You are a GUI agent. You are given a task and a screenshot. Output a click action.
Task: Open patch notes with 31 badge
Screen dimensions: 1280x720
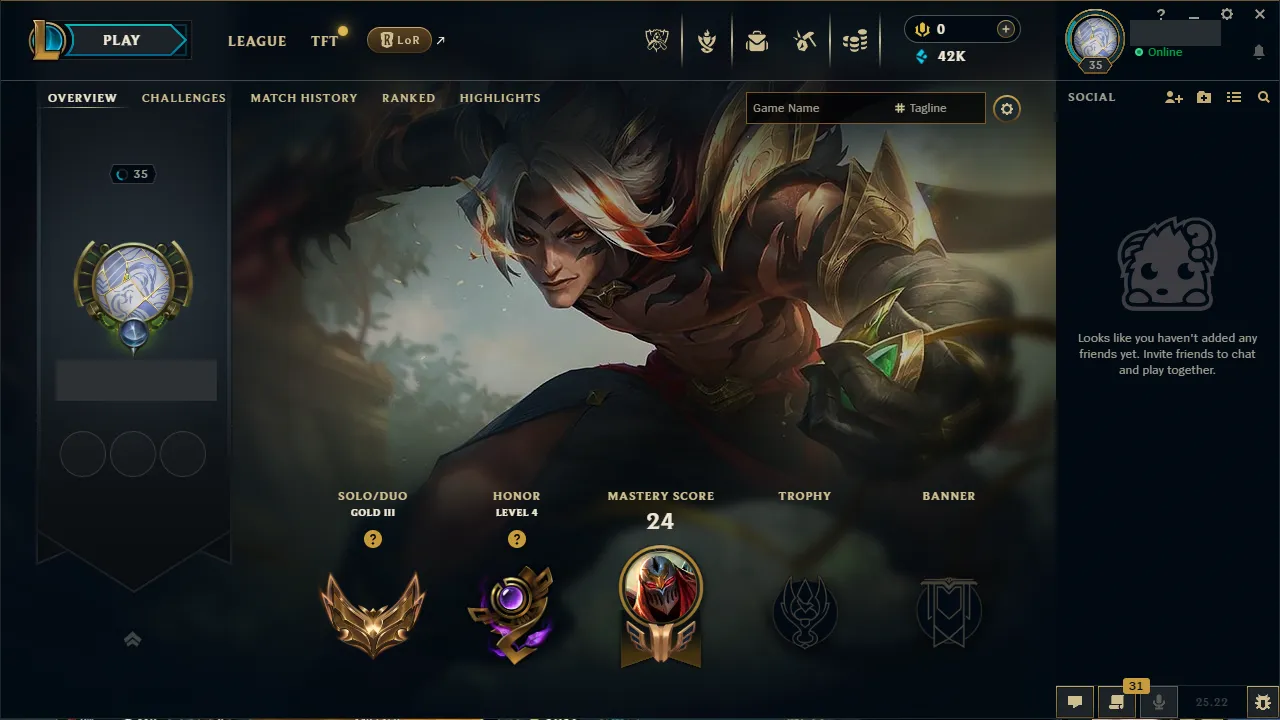click(1117, 701)
